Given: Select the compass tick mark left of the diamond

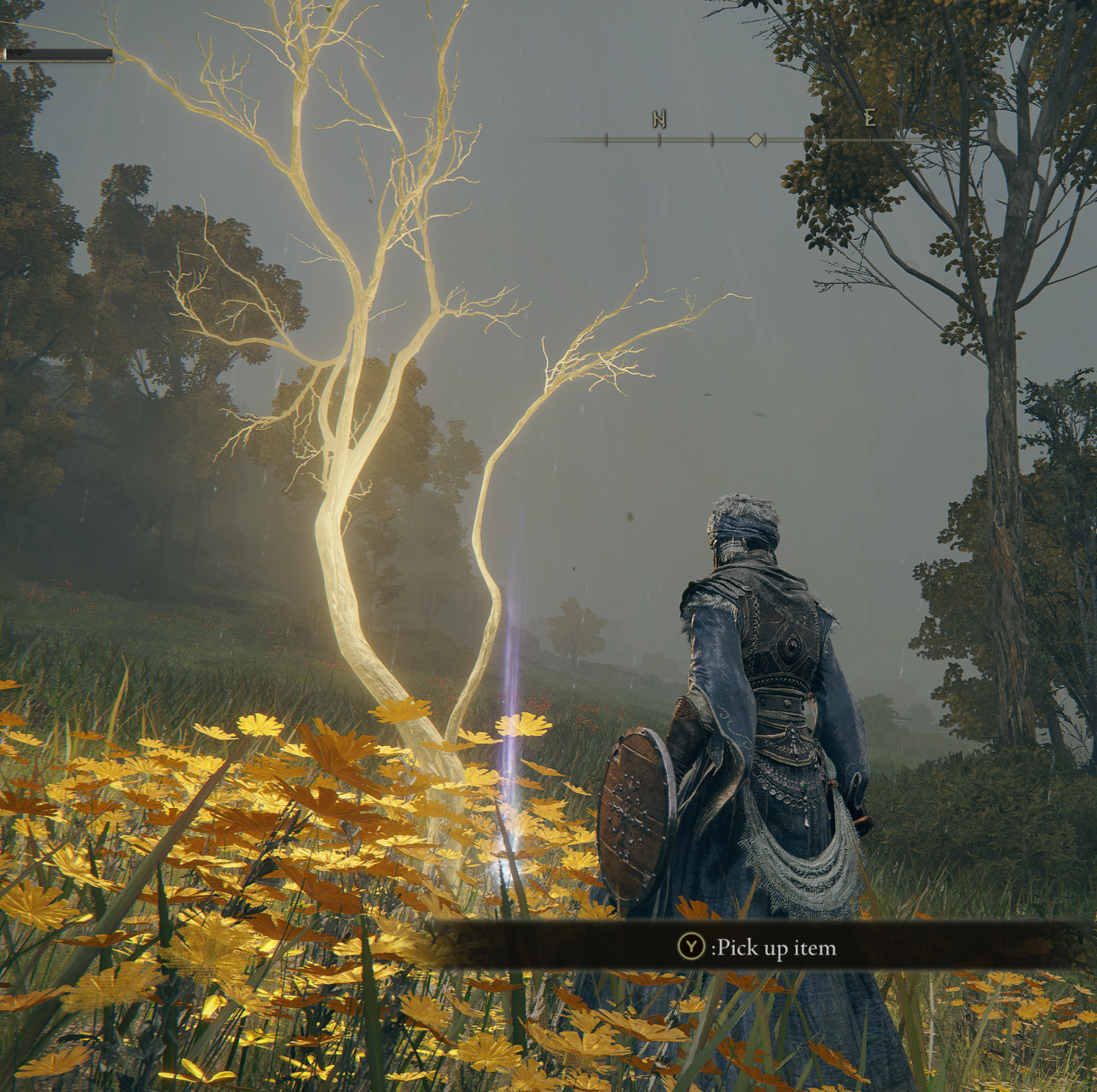Looking at the screenshot, I should pos(712,140).
